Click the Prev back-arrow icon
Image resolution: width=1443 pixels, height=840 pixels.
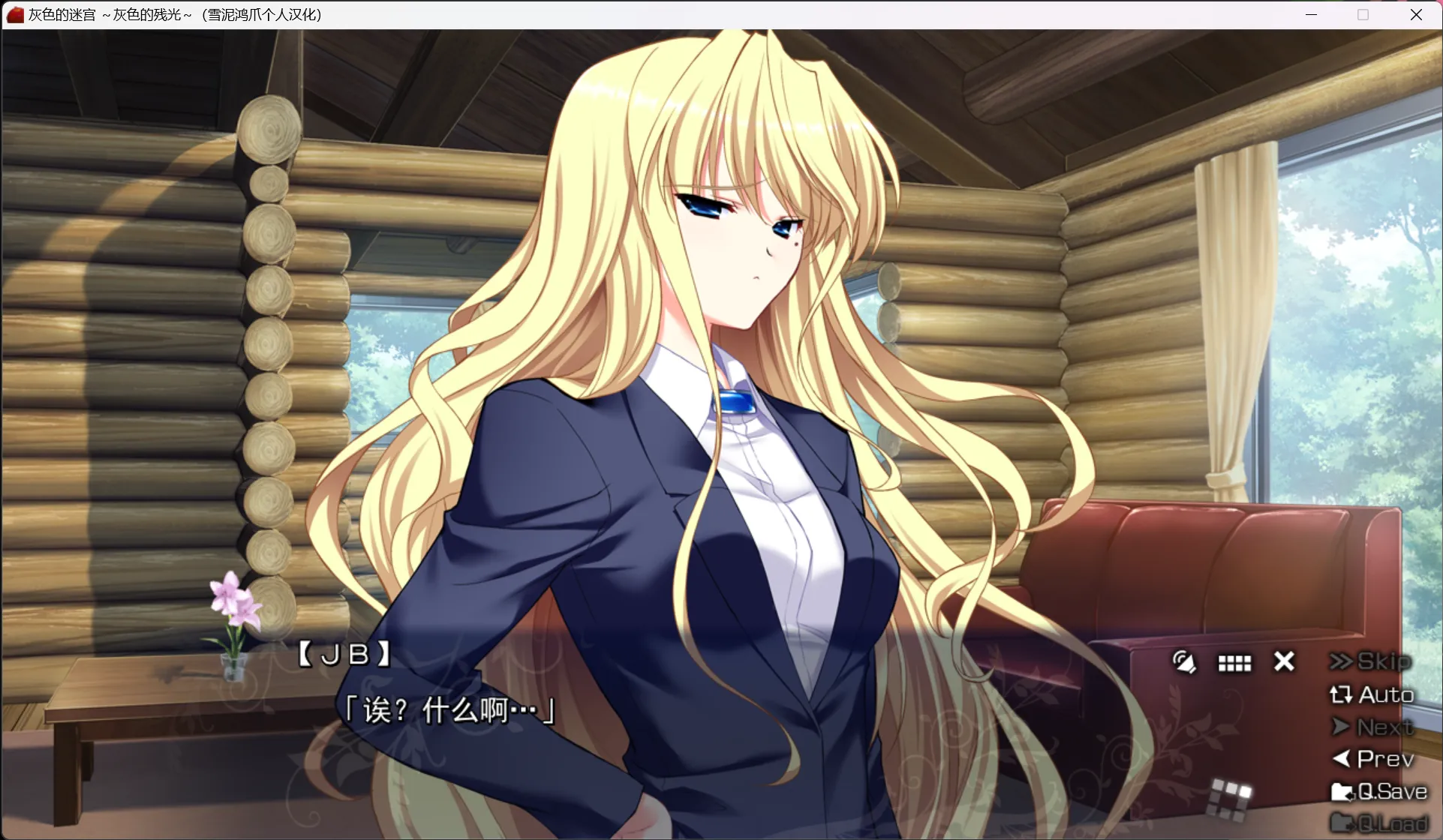pyautogui.click(x=1342, y=757)
